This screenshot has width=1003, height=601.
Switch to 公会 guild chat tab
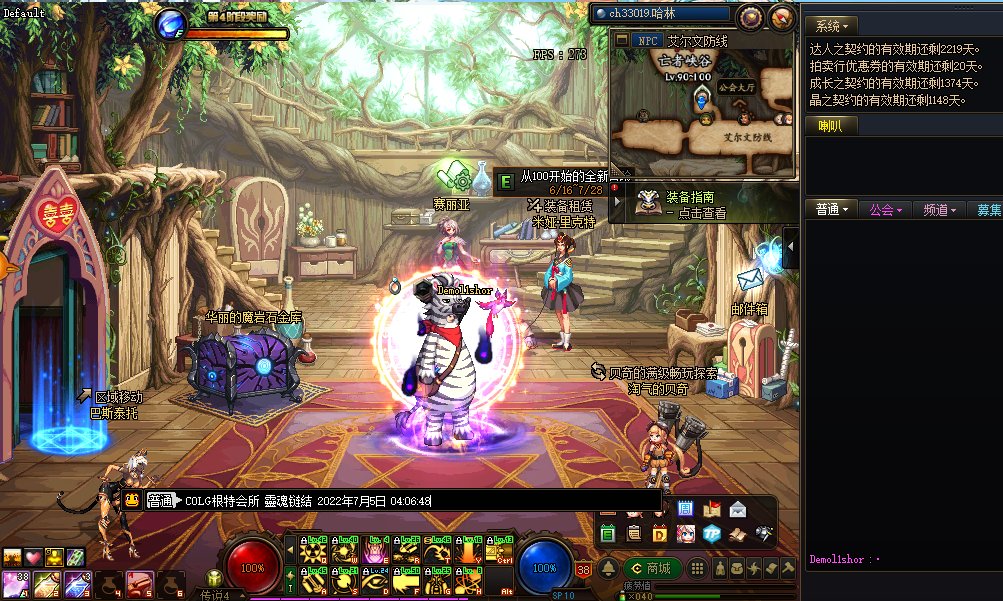pos(886,210)
